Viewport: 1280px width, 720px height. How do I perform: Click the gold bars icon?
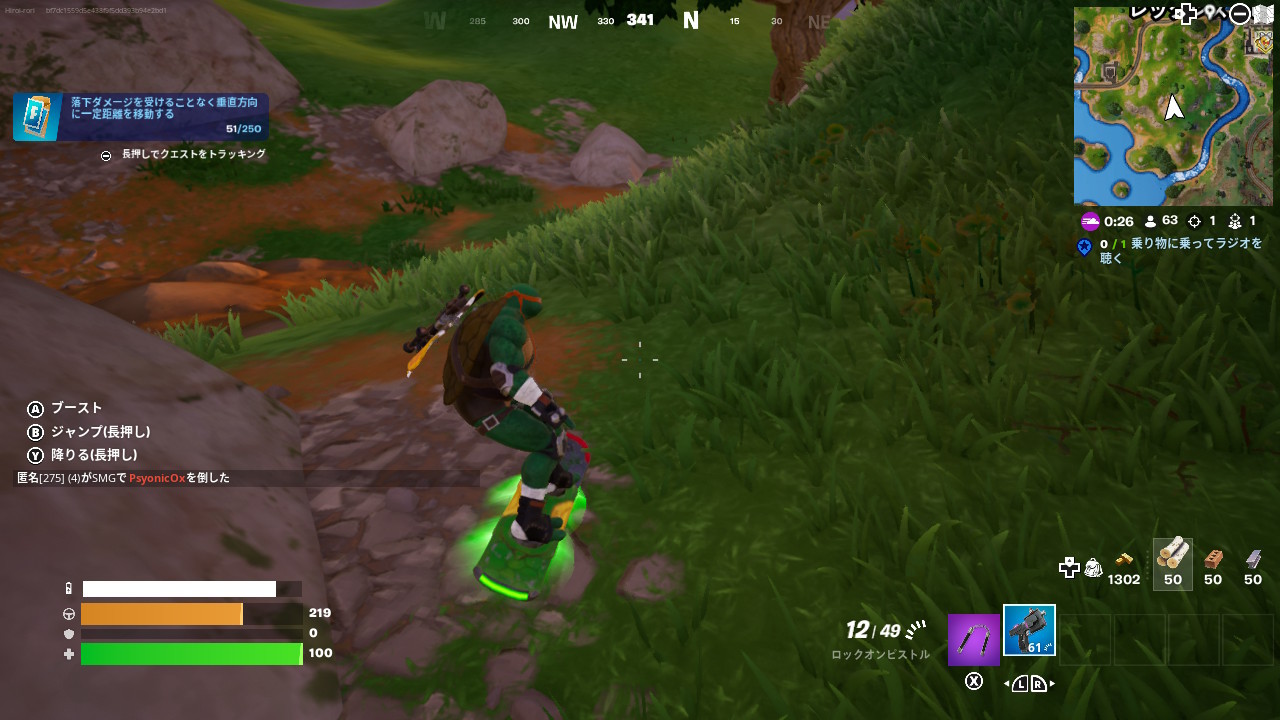tap(1124, 560)
